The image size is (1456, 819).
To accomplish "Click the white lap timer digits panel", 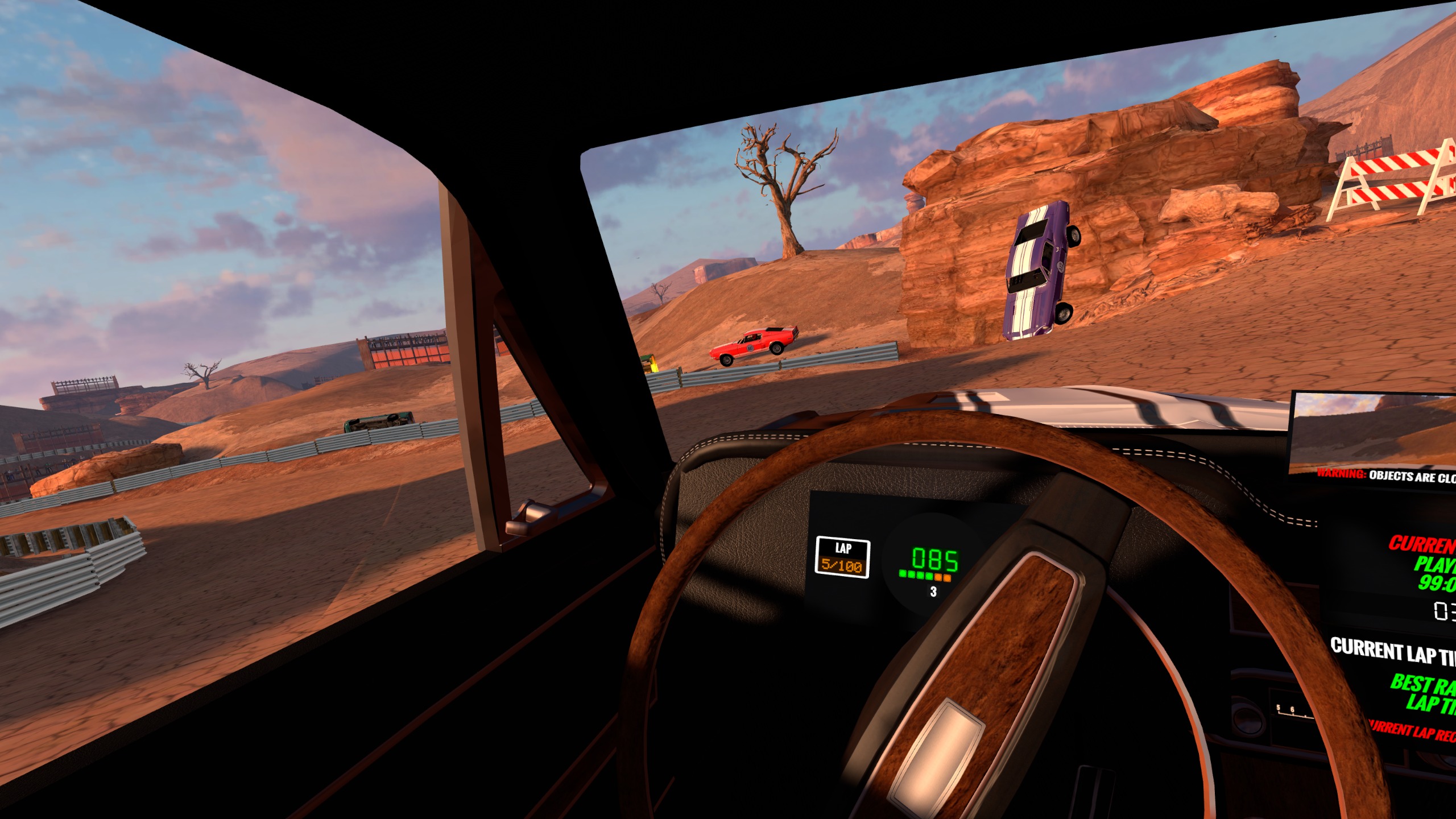I will pos(1440,612).
